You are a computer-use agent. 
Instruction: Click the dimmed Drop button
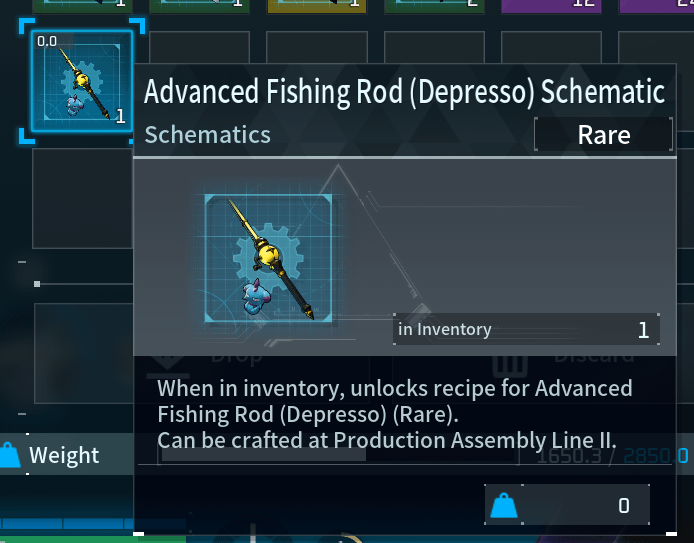[x=215, y=355]
